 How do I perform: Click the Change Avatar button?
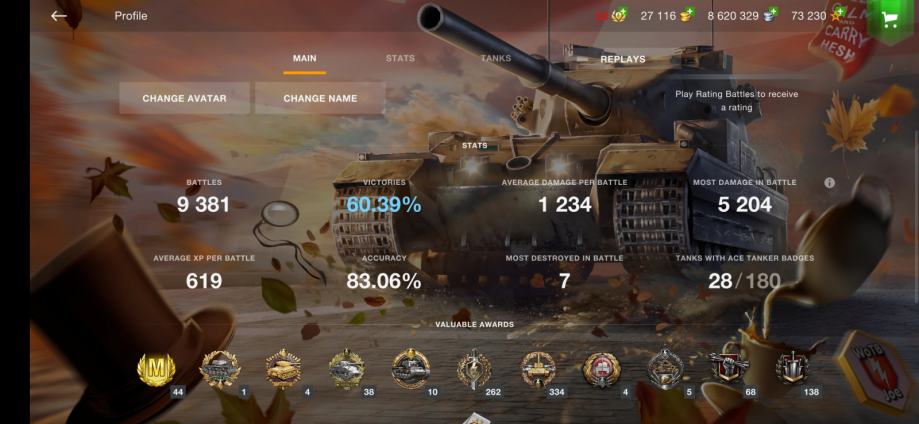184,98
